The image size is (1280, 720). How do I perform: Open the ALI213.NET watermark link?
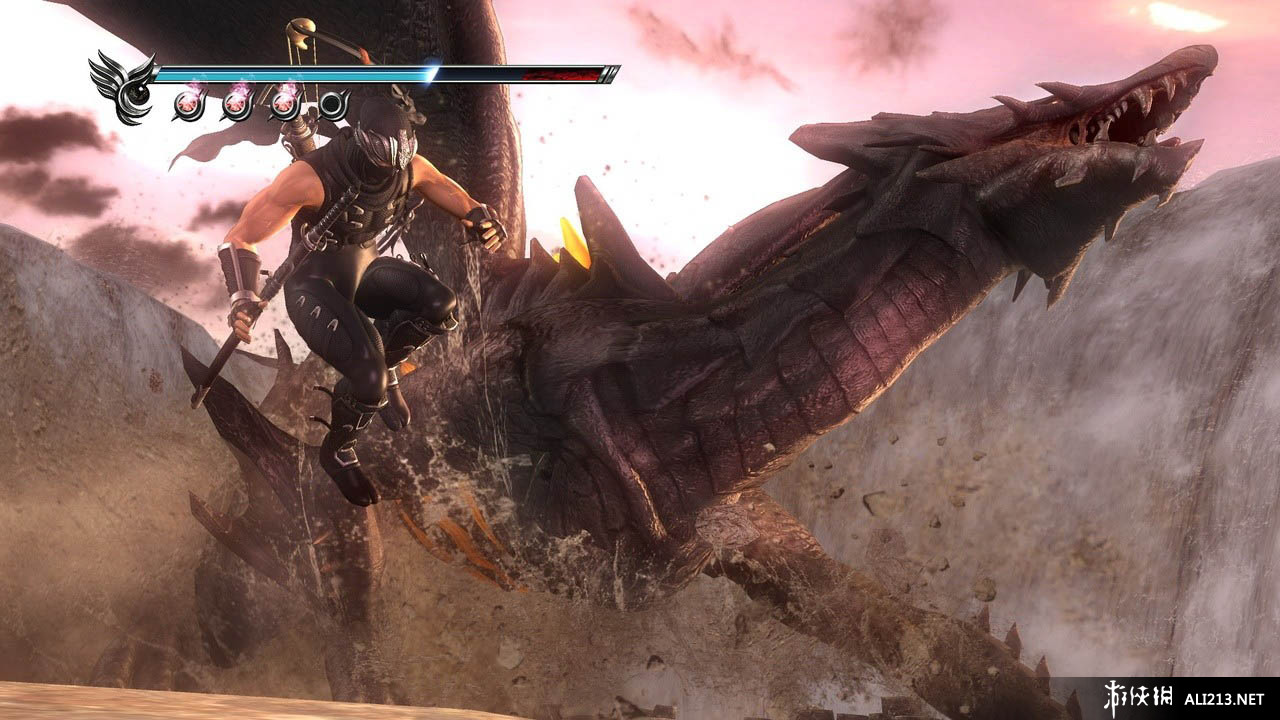(1224, 698)
